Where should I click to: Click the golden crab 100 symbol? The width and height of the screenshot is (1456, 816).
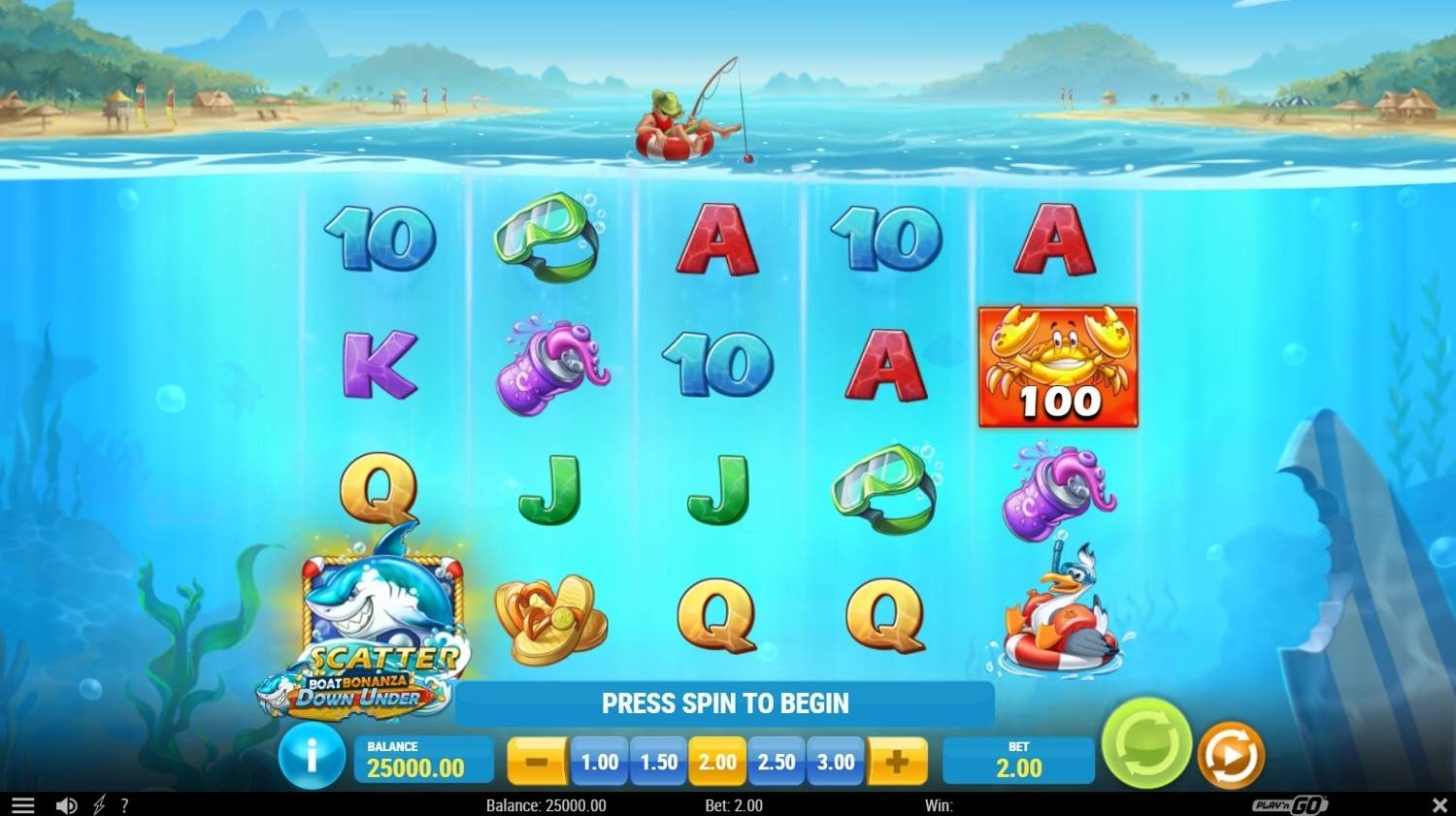tap(1058, 367)
